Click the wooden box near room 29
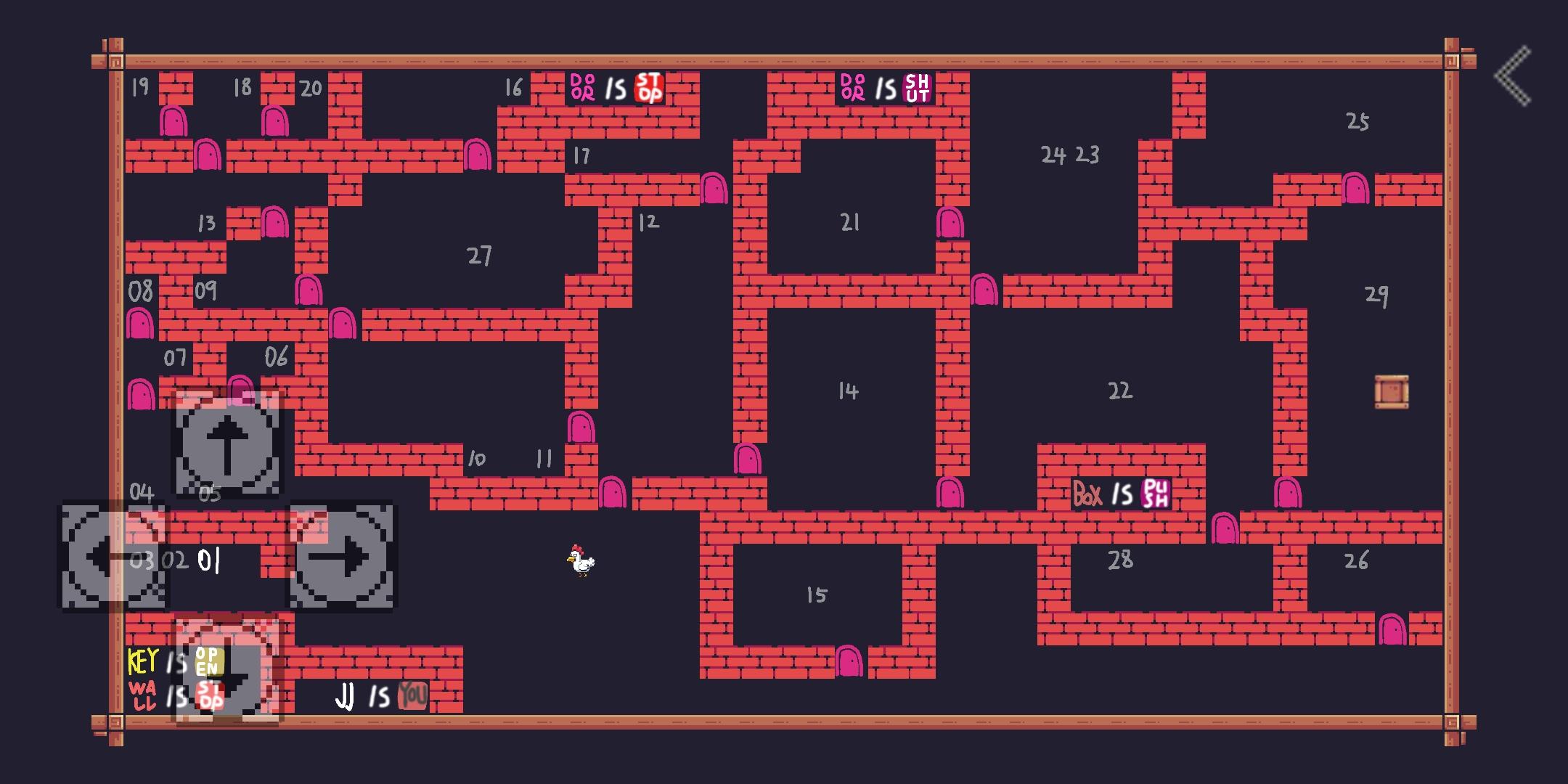This screenshot has height=784, width=1568. (x=1390, y=392)
